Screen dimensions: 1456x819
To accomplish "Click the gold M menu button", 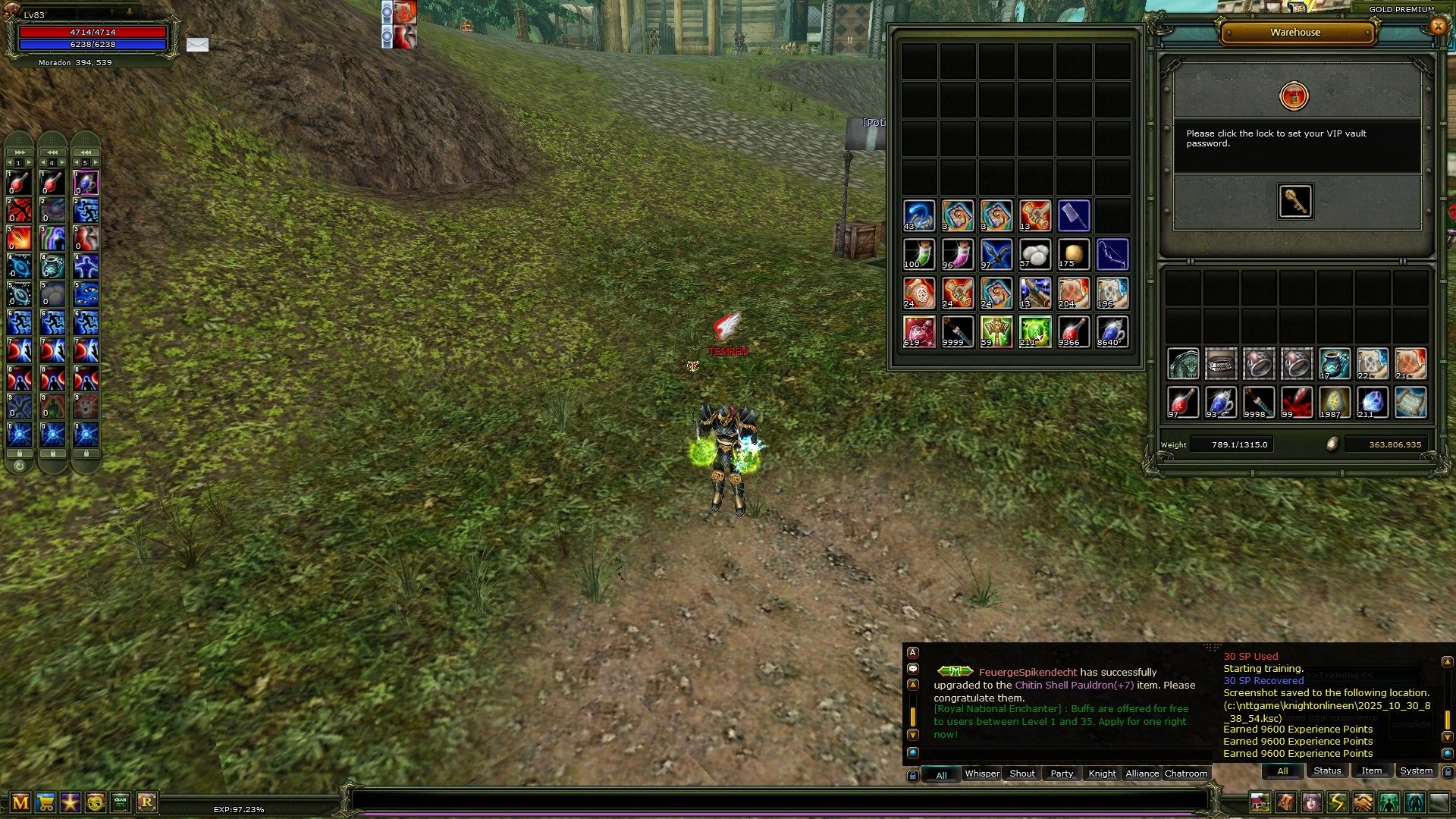I will point(20,802).
